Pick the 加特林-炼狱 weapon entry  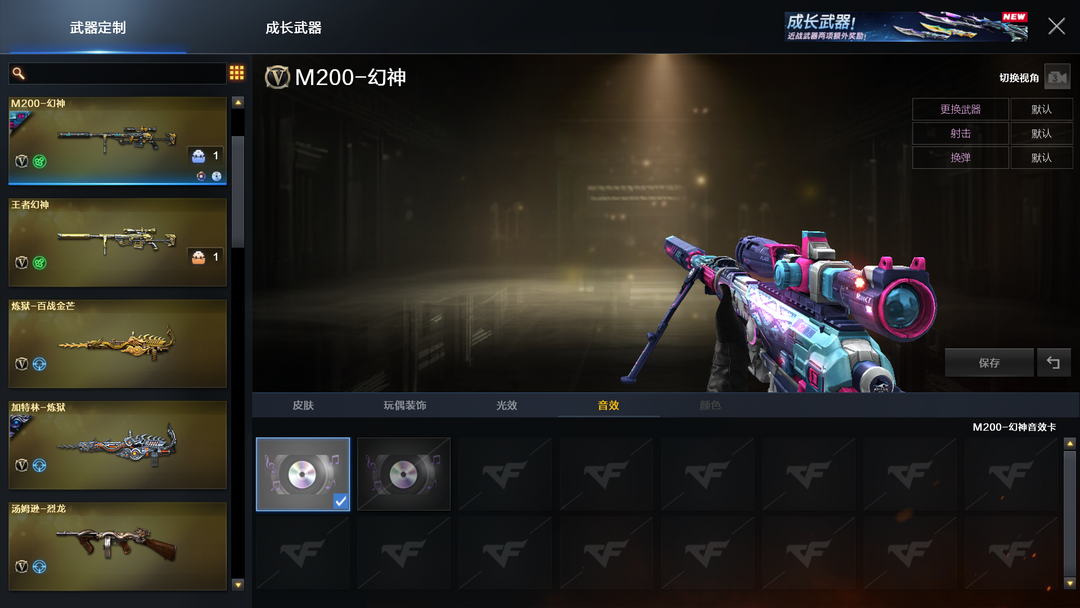click(x=117, y=445)
